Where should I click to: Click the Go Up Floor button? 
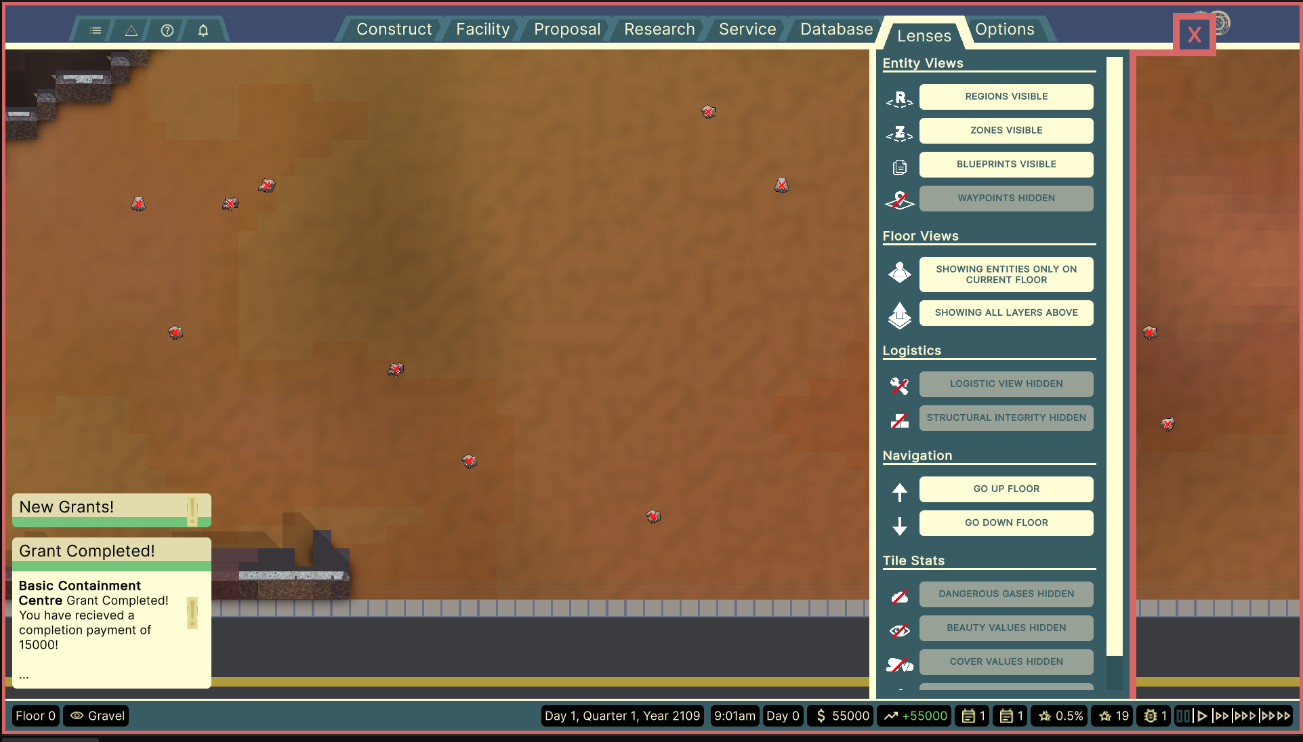click(1006, 489)
